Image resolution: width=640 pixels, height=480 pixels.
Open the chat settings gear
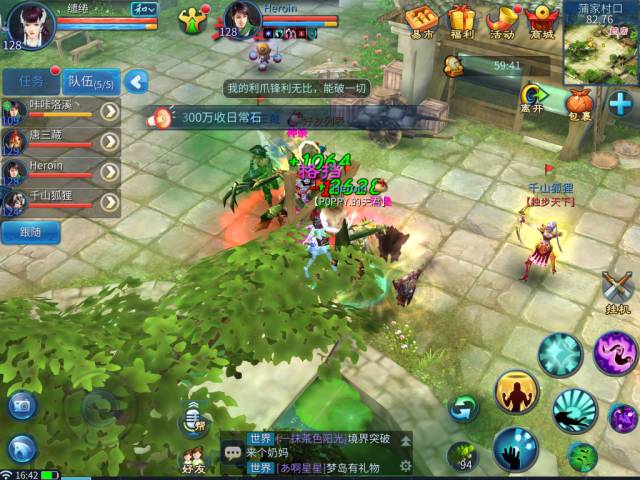pyautogui.click(x=405, y=467)
